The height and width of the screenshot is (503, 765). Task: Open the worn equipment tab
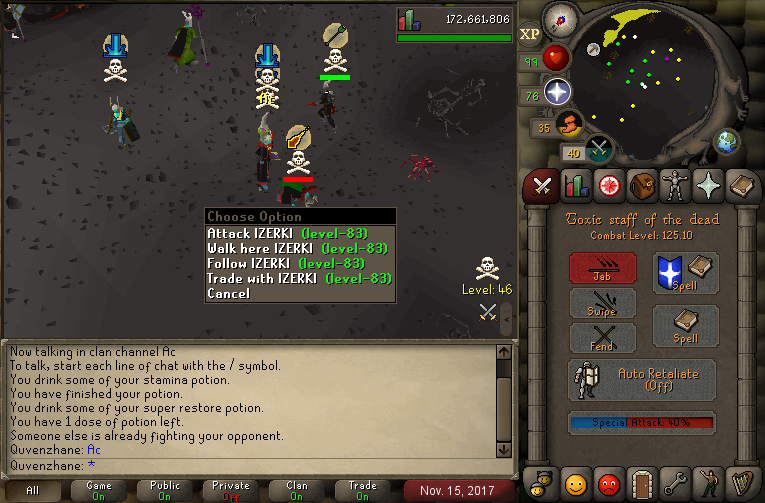(675, 186)
